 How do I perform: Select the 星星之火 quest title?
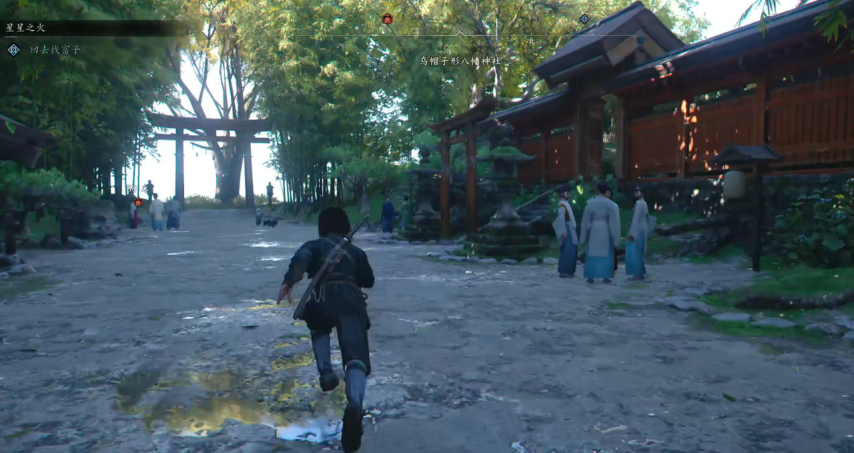tap(26, 28)
